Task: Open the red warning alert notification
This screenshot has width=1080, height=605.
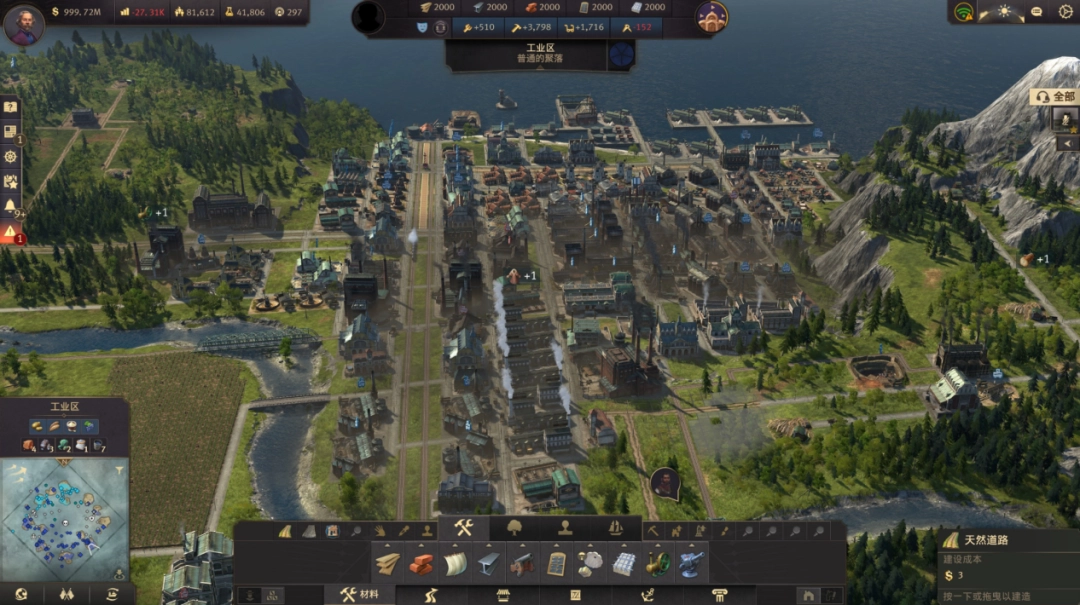Action: (10, 232)
